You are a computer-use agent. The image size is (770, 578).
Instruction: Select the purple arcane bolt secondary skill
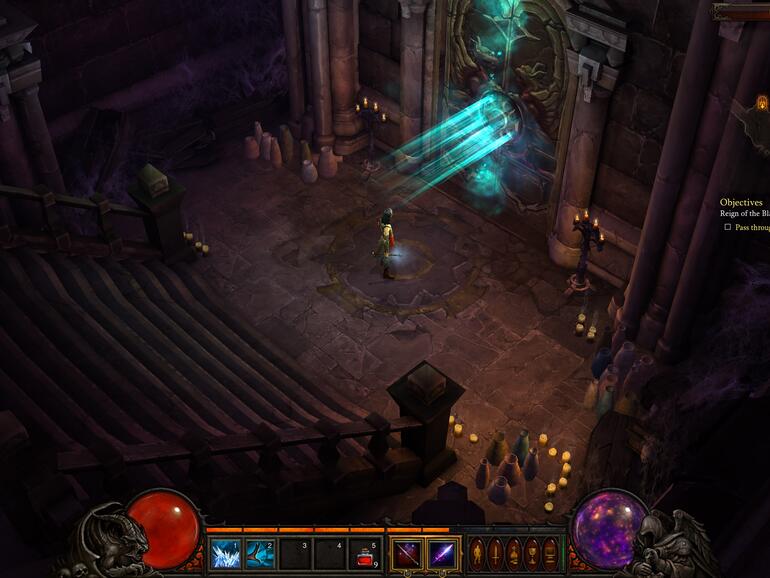442,553
